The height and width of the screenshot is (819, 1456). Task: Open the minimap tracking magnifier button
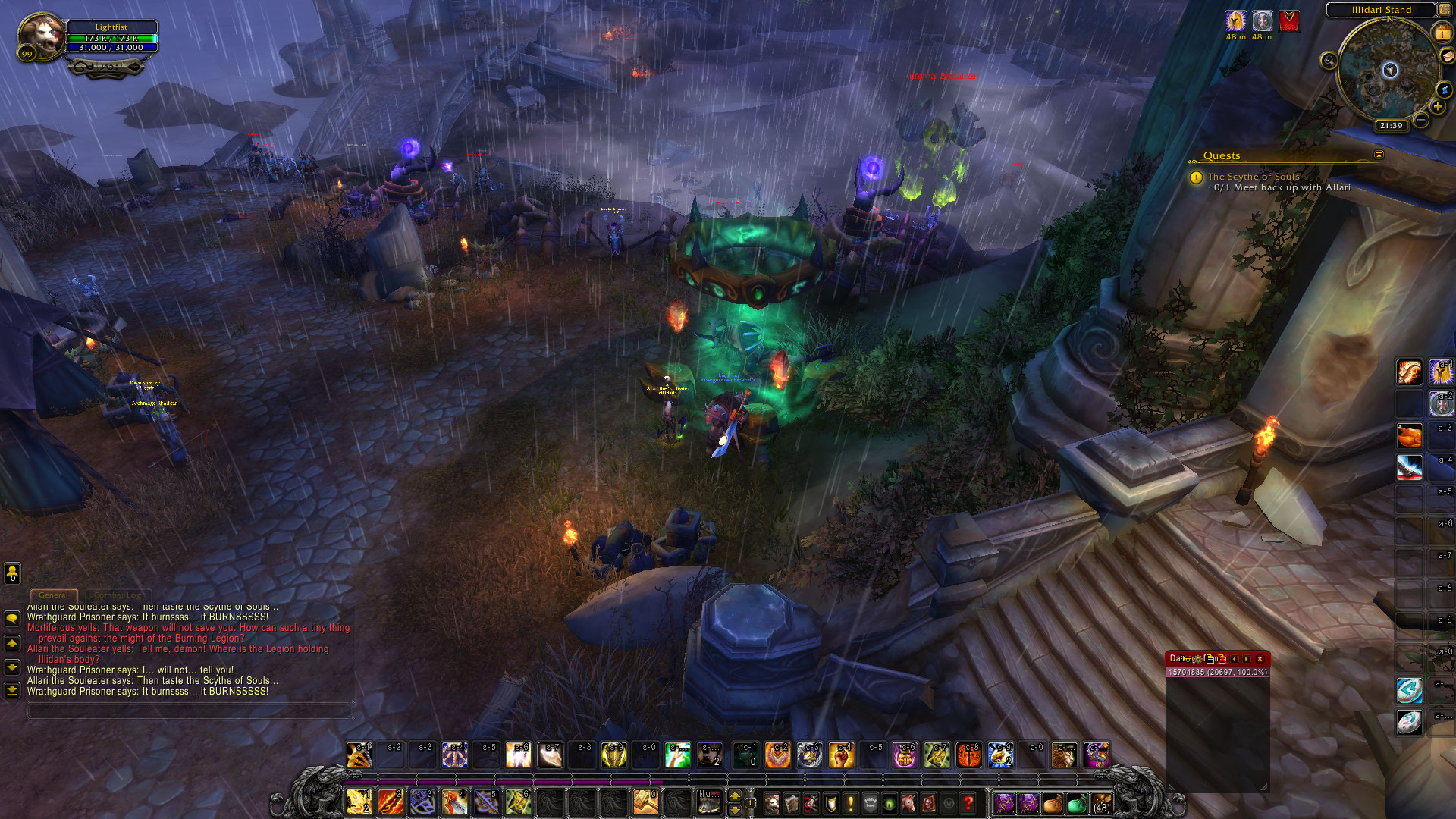pyautogui.click(x=1329, y=61)
